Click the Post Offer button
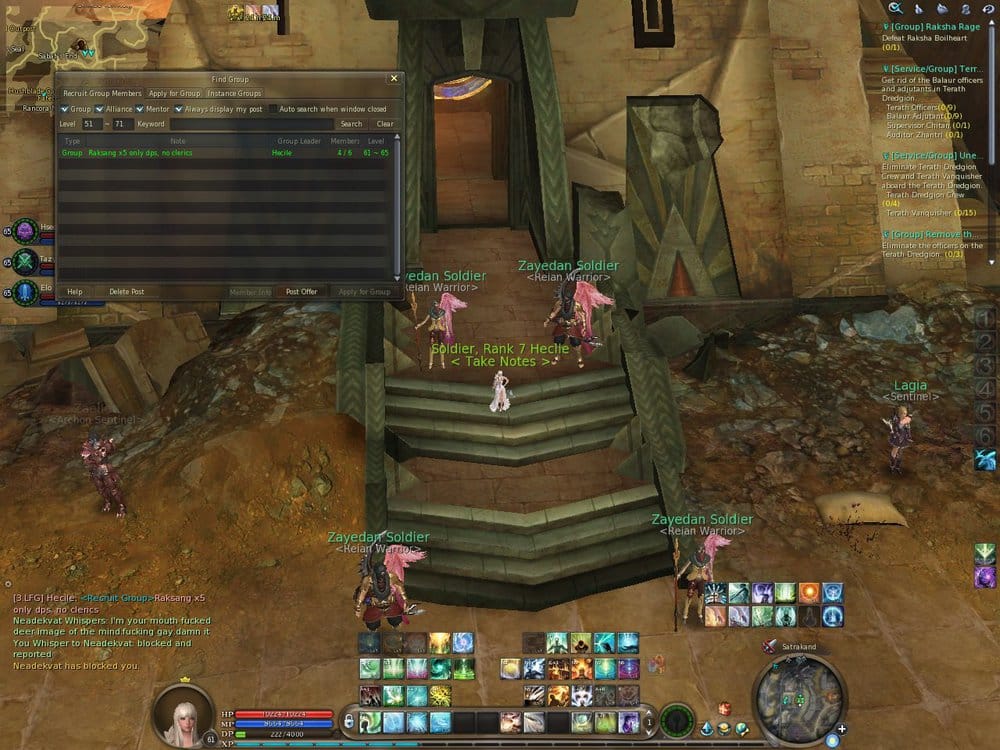The height and width of the screenshot is (750, 1000). point(301,292)
